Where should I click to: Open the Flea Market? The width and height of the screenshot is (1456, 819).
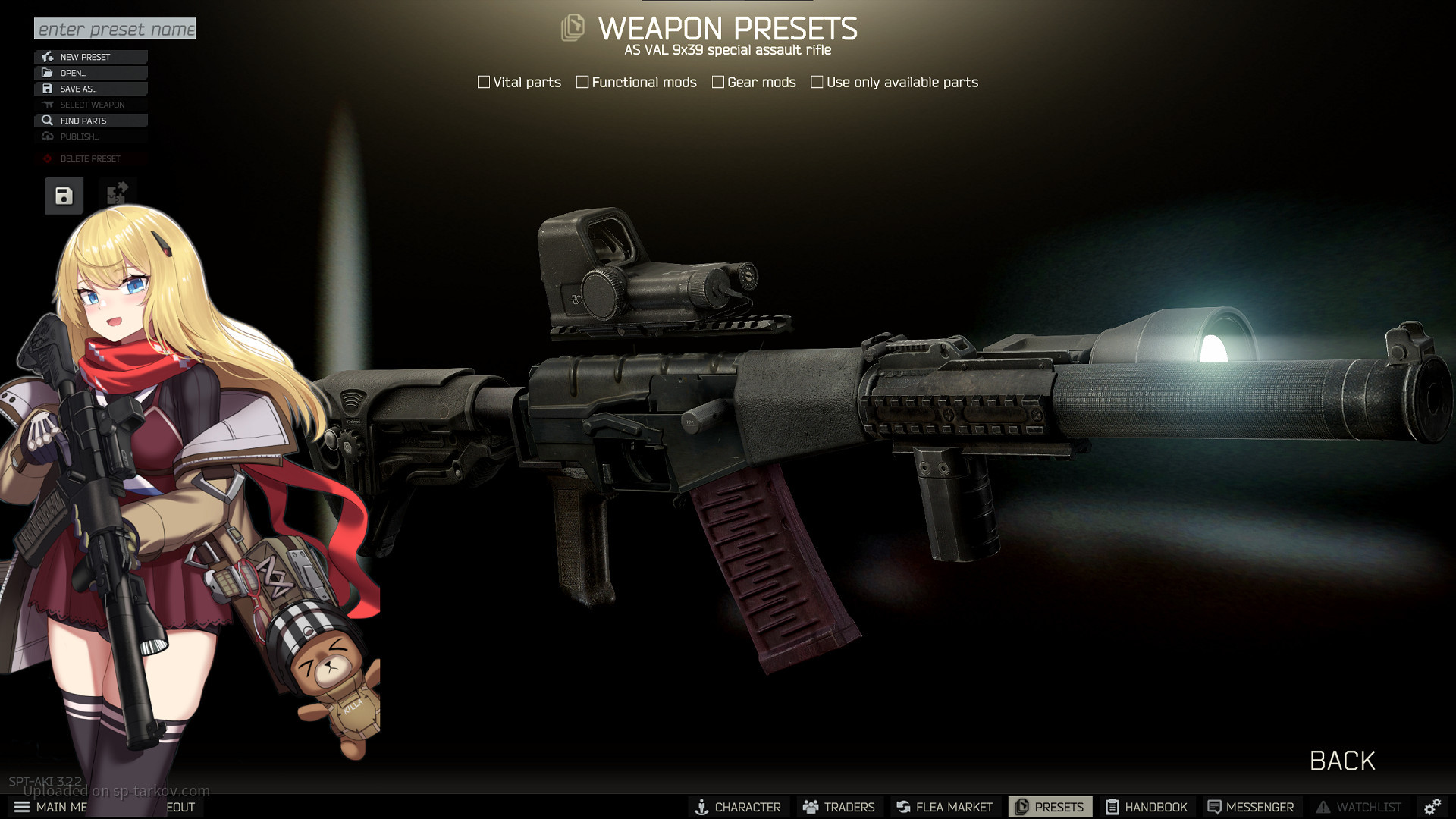click(944, 807)
